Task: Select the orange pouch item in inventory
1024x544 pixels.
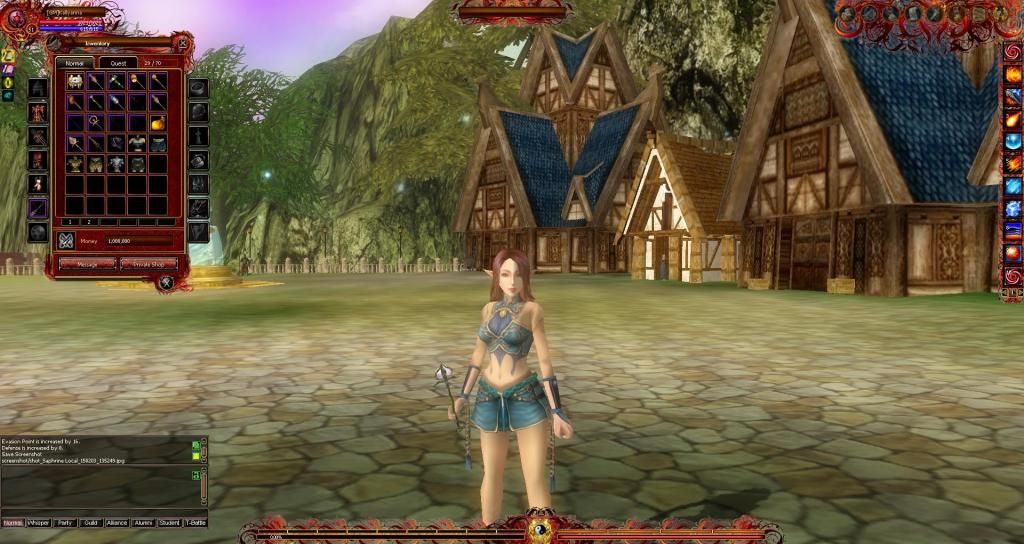Action: click(x=158, y=122)
